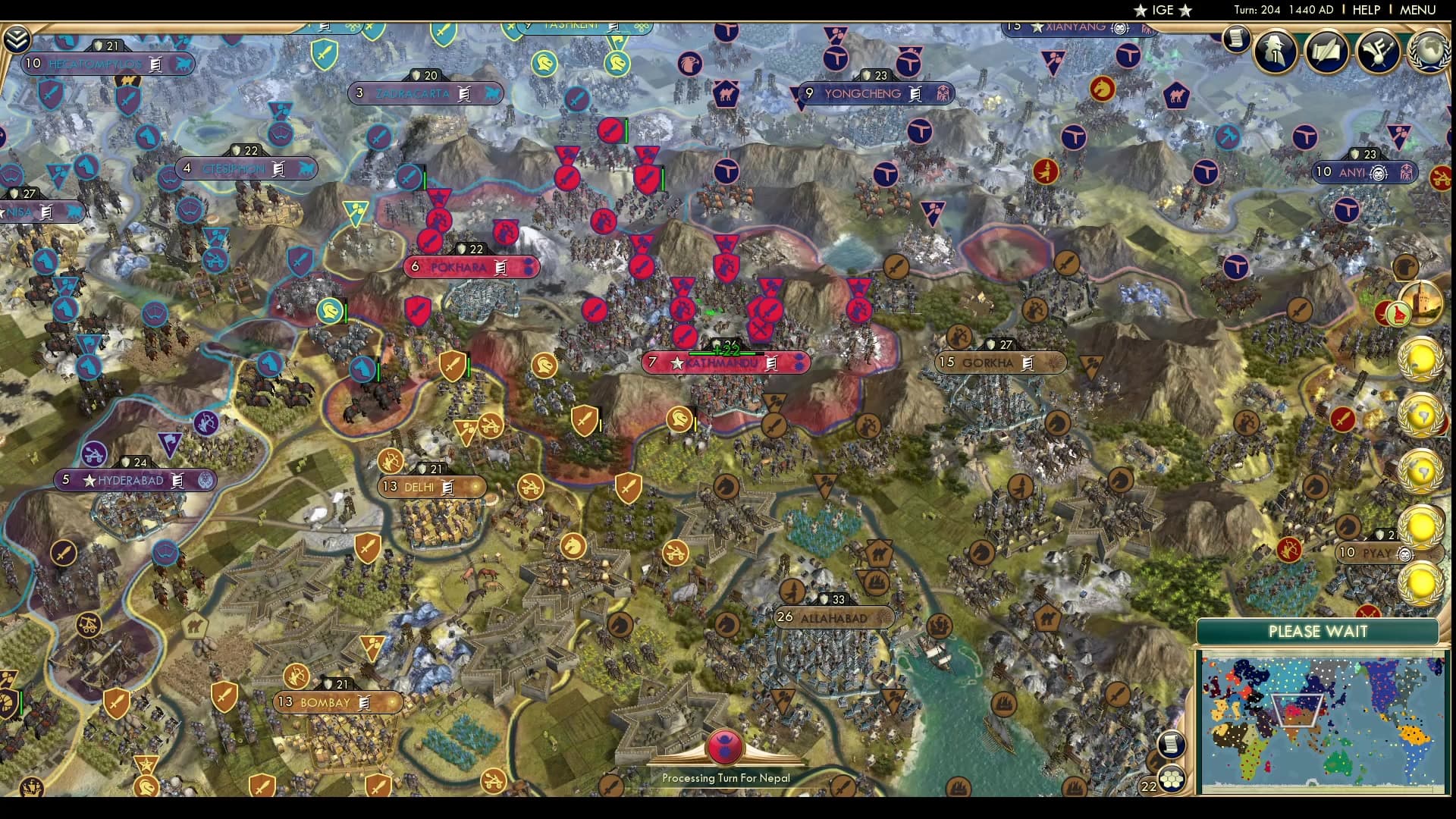This screenshot has width=1456, height=819.
Task: Open the Diplomacy overview scroll-and-quill icon
Action: [1327, 52]
